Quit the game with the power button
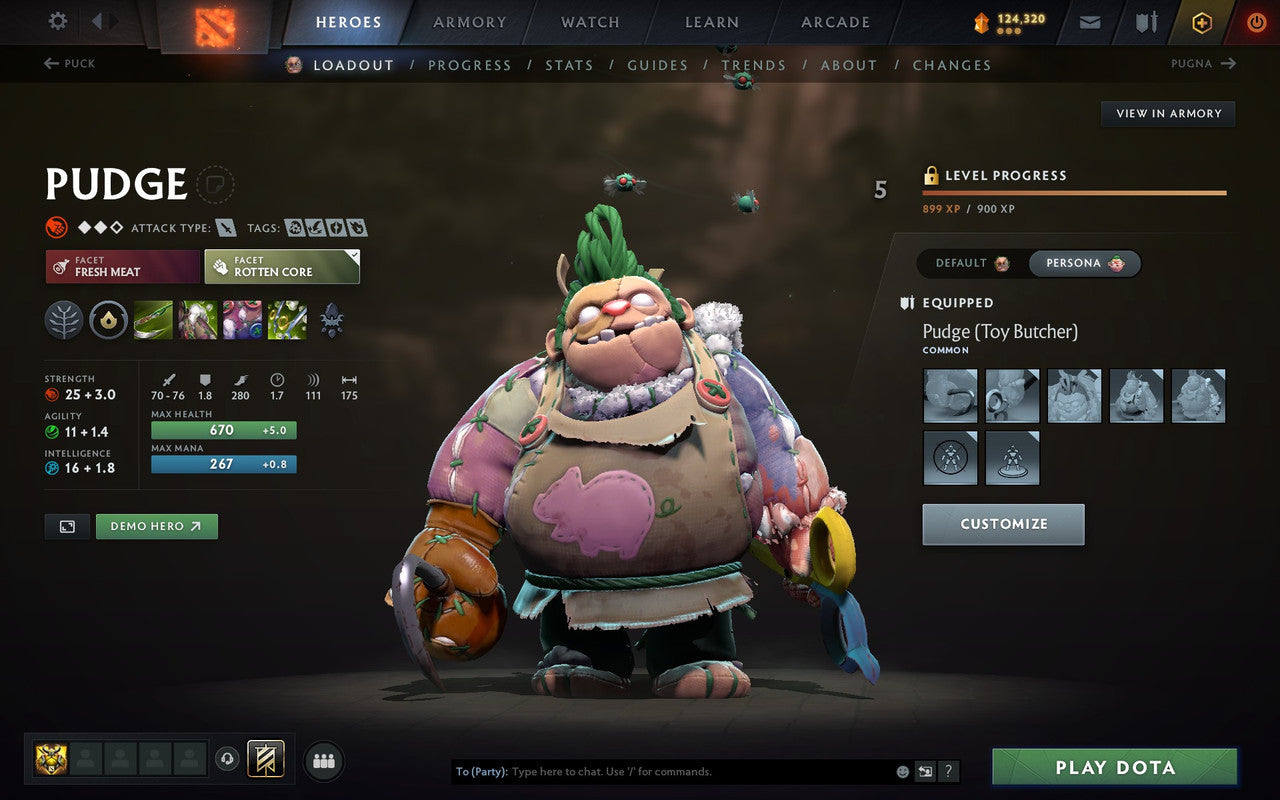1280x800 pixels. coord(1256,22)
